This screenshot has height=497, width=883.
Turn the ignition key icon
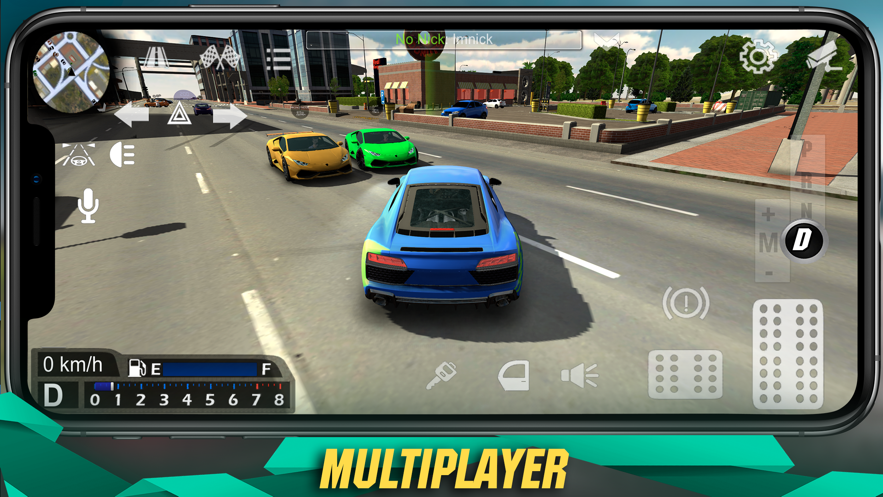click(x=441, y=375)
